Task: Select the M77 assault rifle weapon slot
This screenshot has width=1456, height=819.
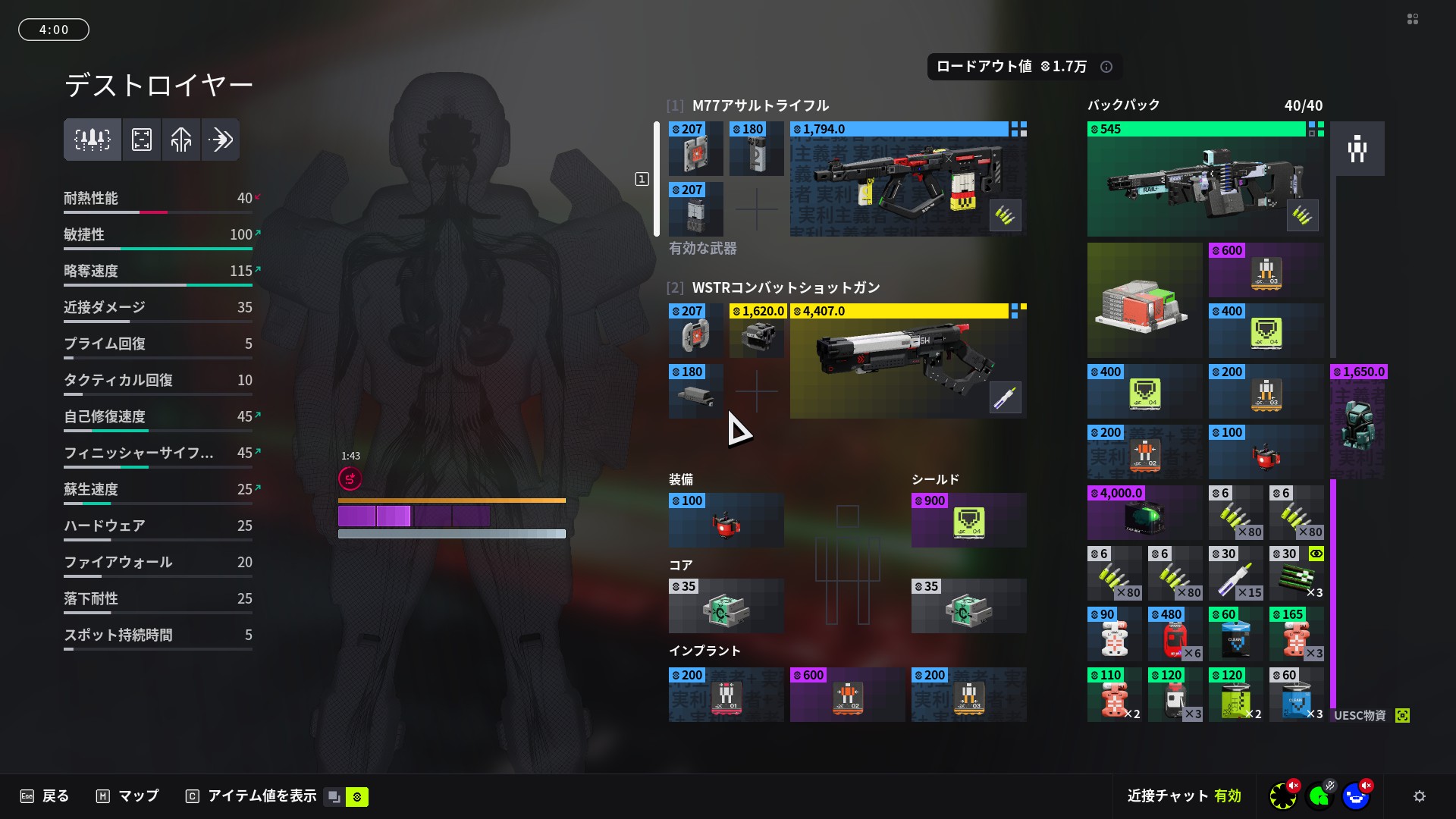Action: pos(908,179)
